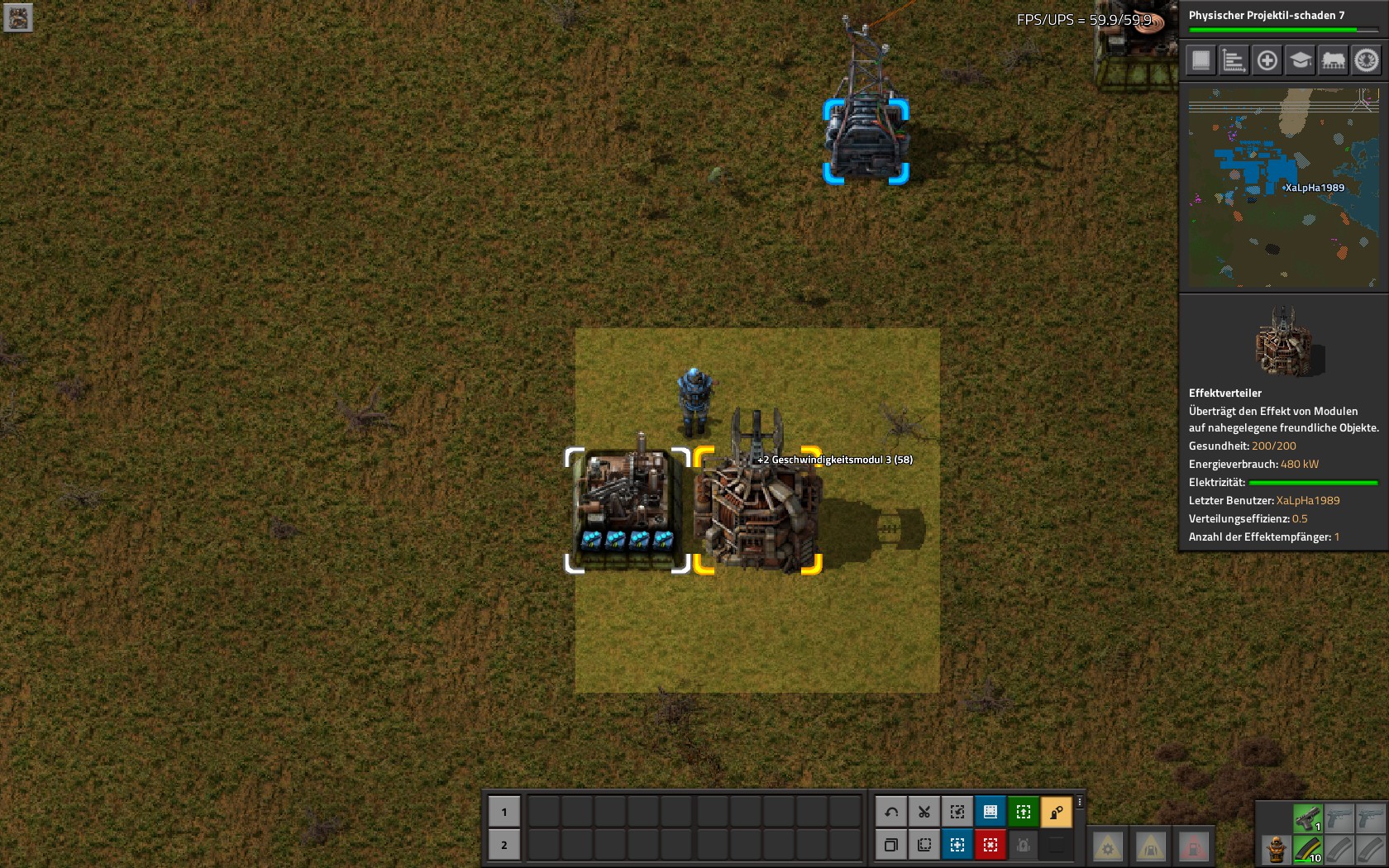Create a new blueprint with the blue plus tool
1389x868 pixels.
pyautogui.click(x=957, y=845)
